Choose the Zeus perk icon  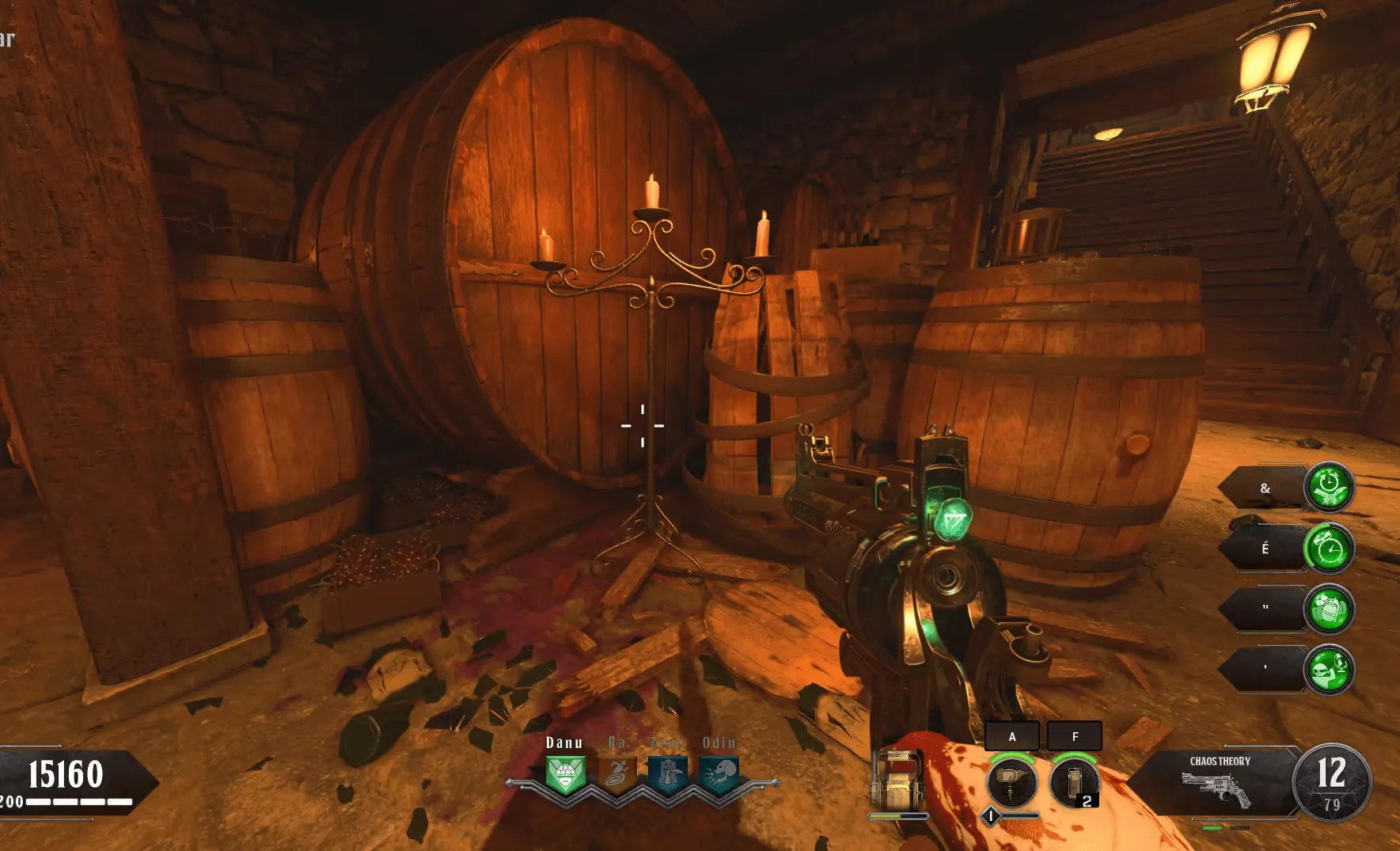point(668,774)
